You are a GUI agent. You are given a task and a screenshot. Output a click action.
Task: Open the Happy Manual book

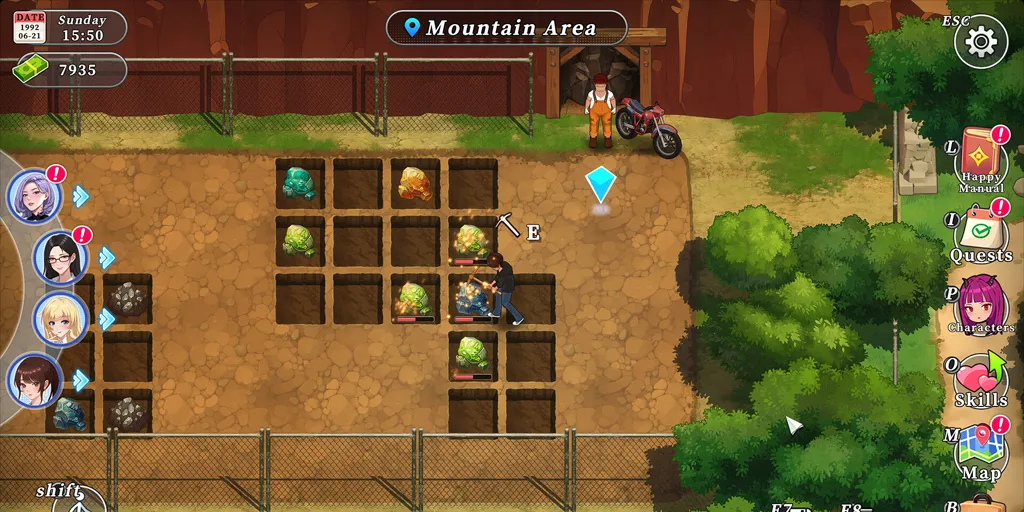point(980,158)
